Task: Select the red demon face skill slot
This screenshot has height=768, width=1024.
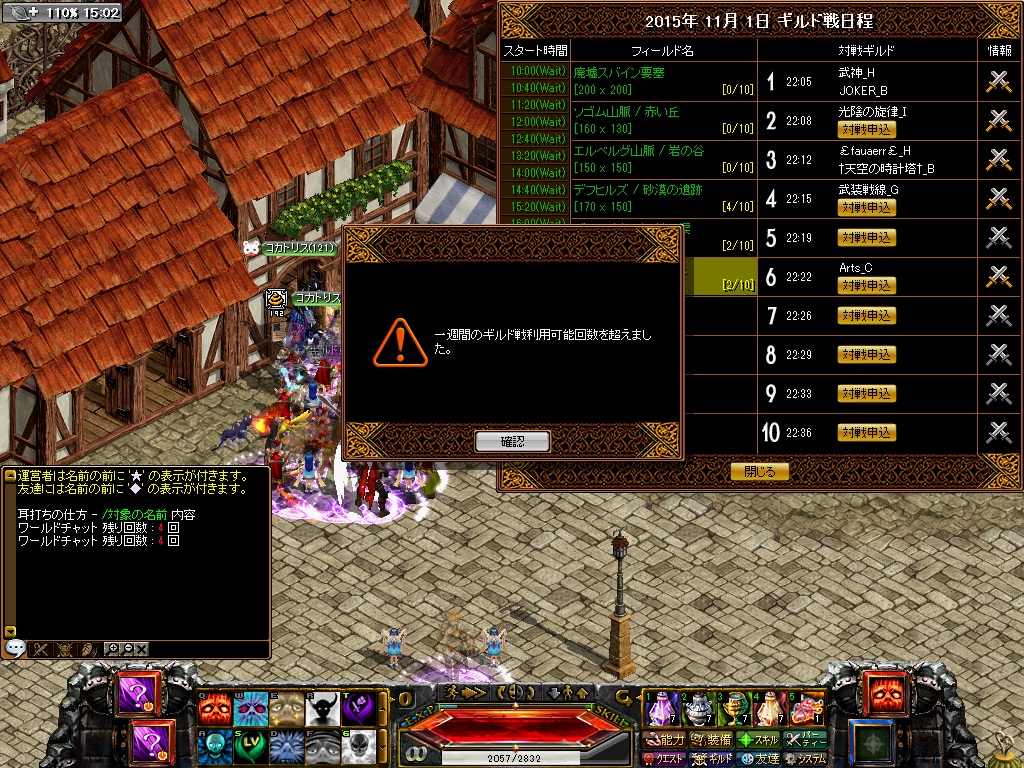Action: pyautogui.click(x=213, y=709)
